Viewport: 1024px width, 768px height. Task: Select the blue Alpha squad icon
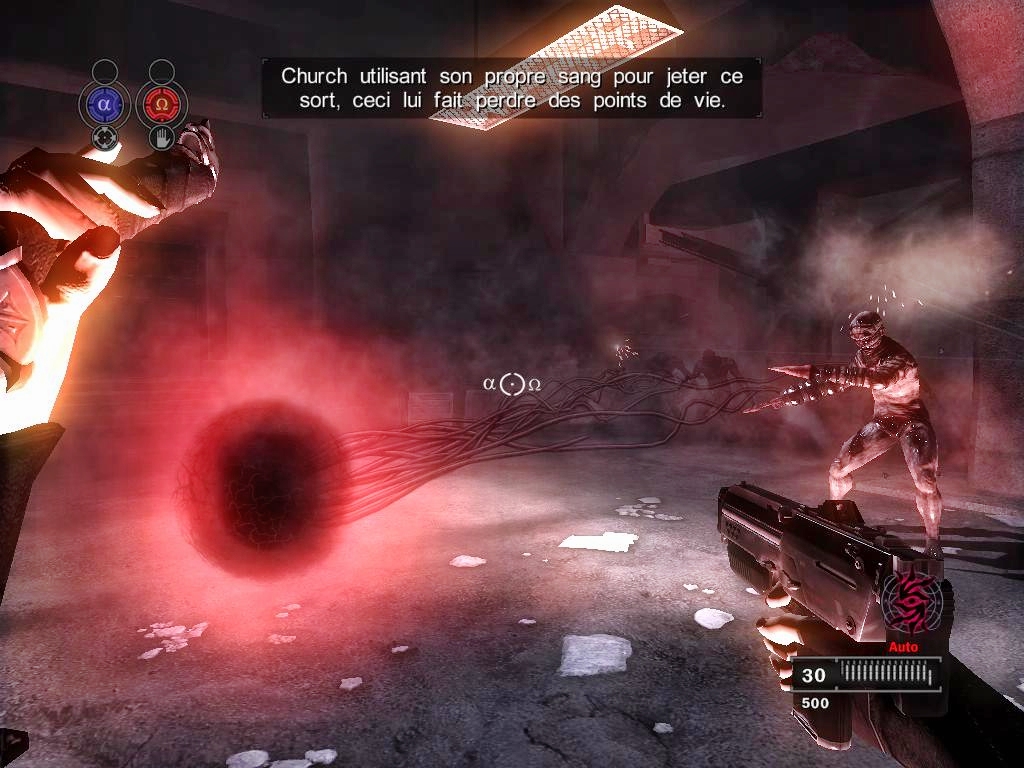click(105, 103)
